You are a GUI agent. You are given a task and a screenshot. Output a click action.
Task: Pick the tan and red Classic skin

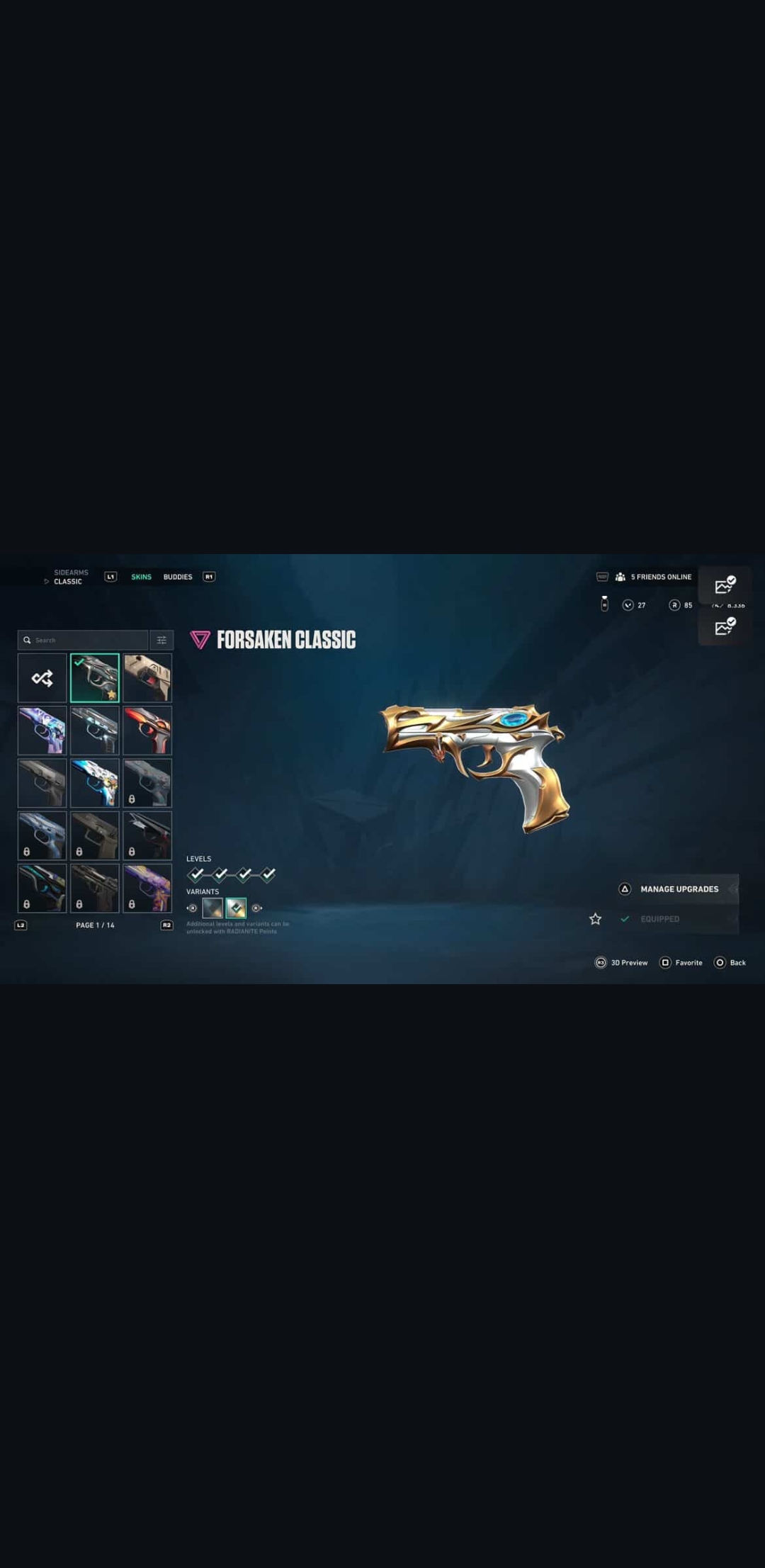pyautogui.click(x=147, y=678)
